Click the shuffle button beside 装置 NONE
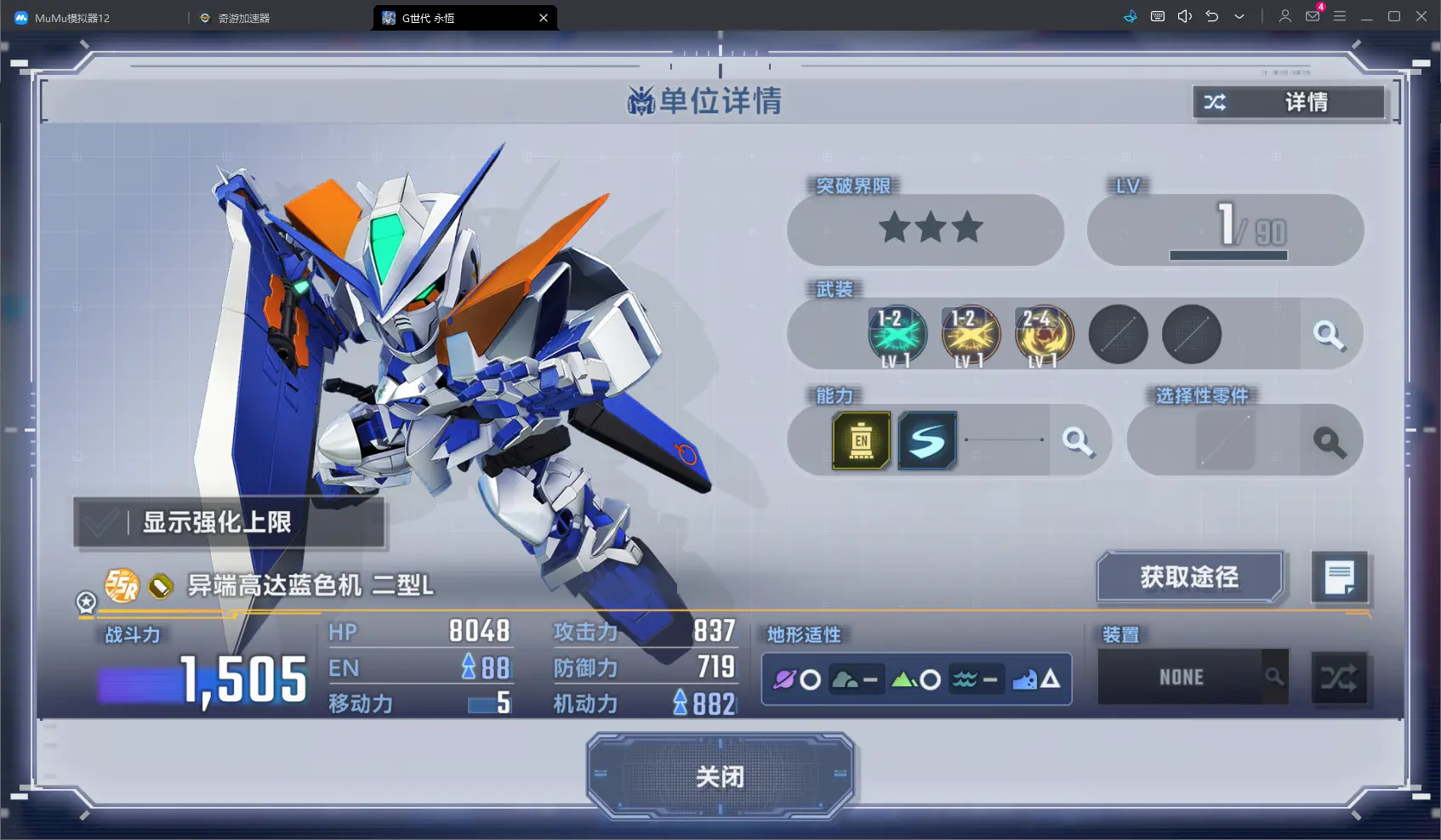 pos(1339,678)
